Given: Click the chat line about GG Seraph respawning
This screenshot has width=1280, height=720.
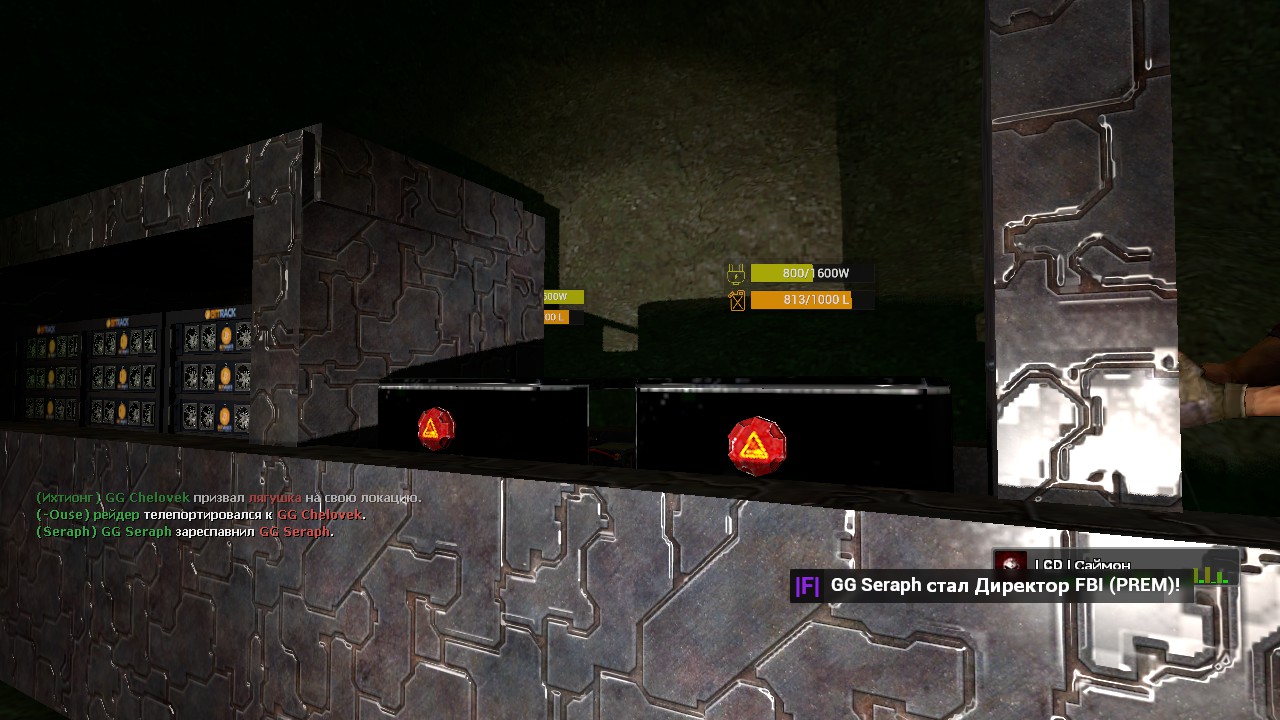Looking at the screenshot, I should point(184,532).
